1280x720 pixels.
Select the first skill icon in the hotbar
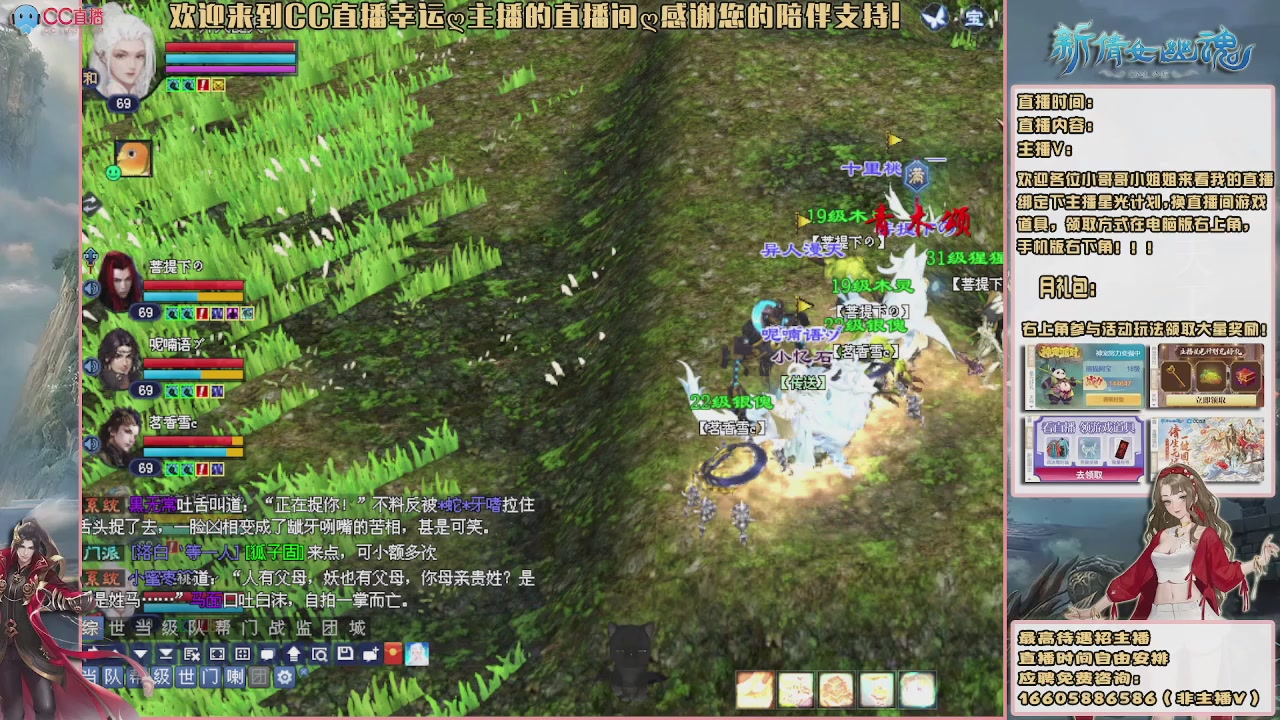pyautogui.click(x=753, y=689)
